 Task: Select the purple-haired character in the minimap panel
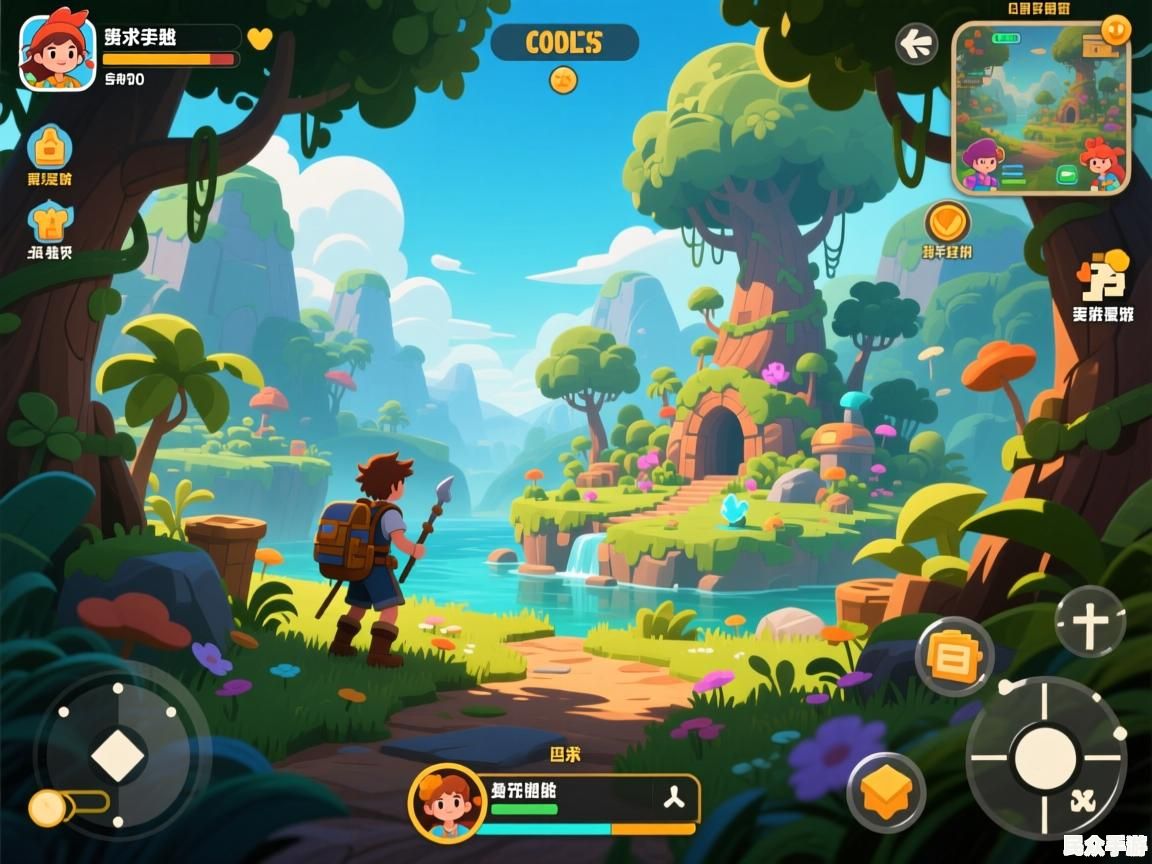[x=982, y=164]
